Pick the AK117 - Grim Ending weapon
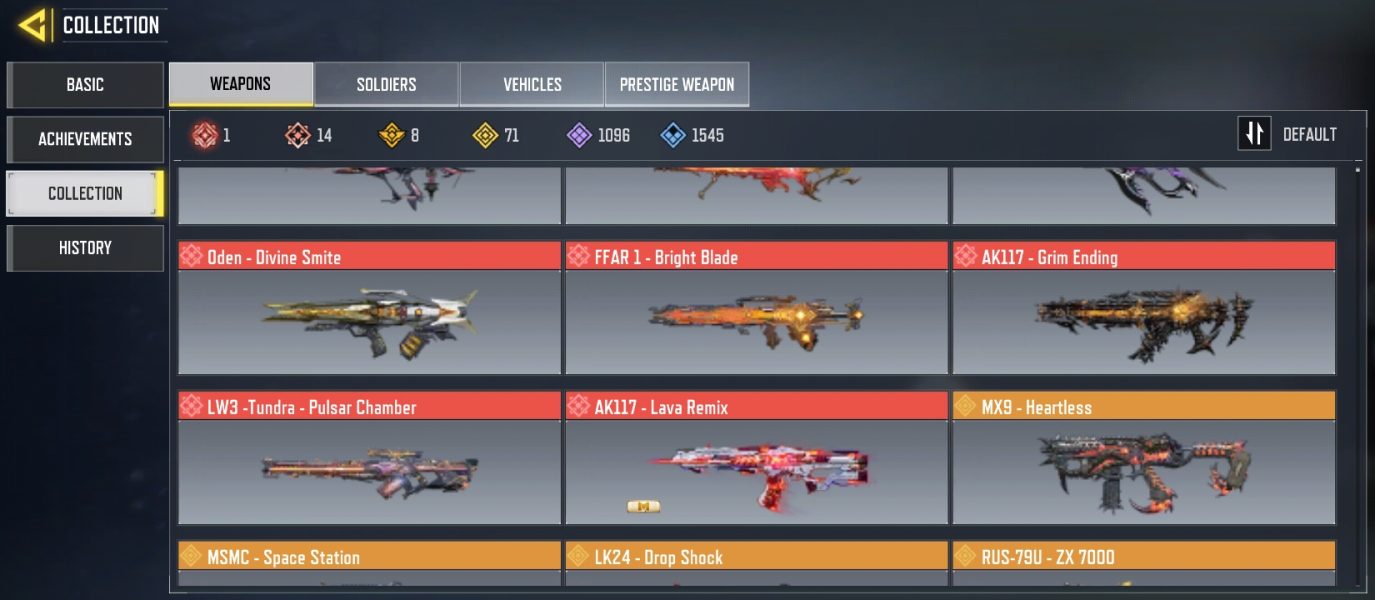This screenshot has height=600, width=1375. coord(1143,308)
